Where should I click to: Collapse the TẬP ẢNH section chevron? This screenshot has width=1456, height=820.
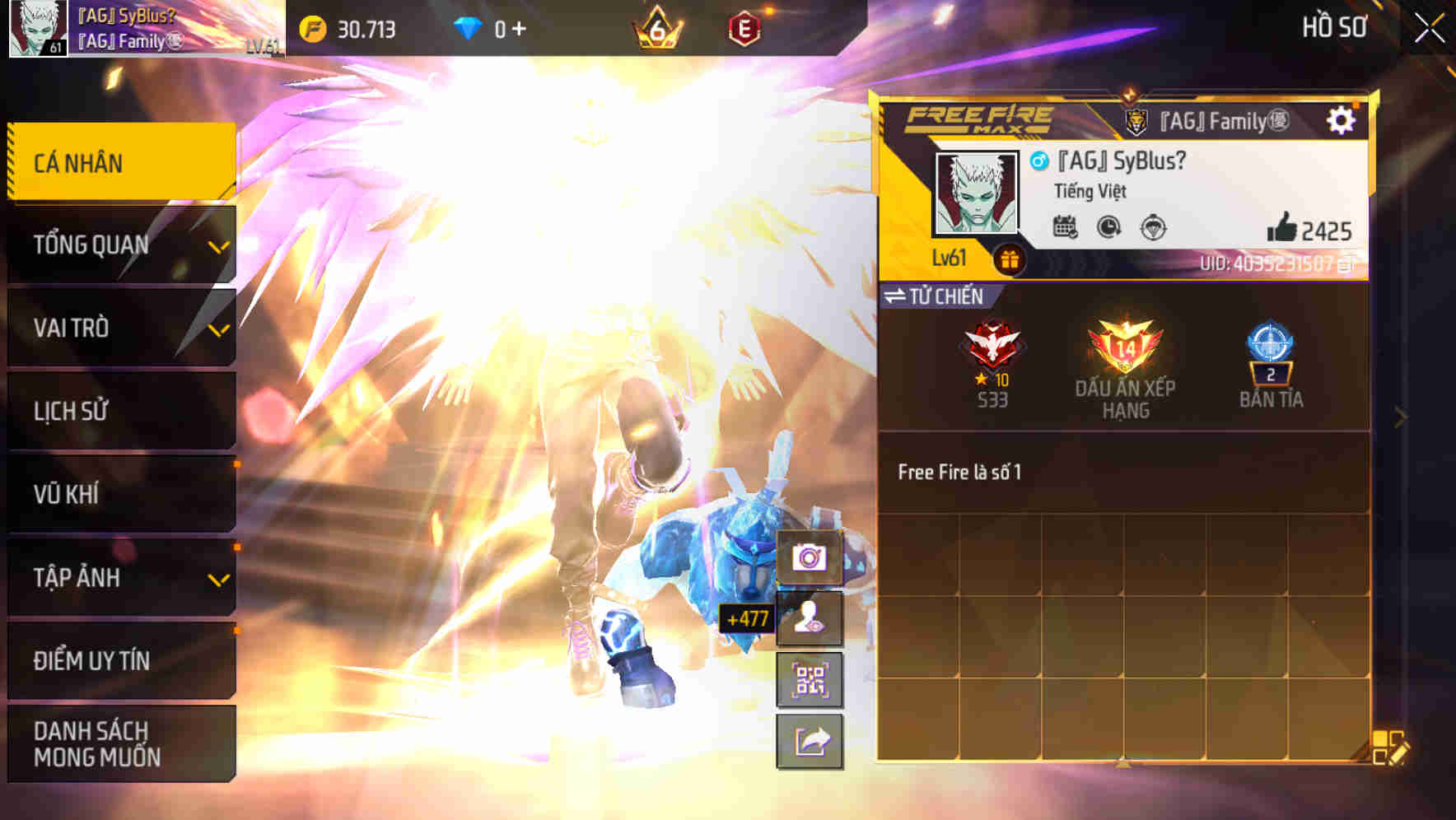click(218, 579)
